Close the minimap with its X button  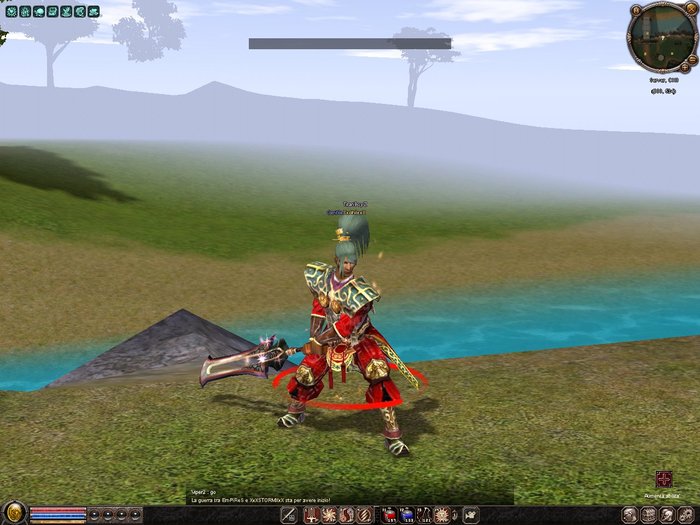[x=689, y=8]
